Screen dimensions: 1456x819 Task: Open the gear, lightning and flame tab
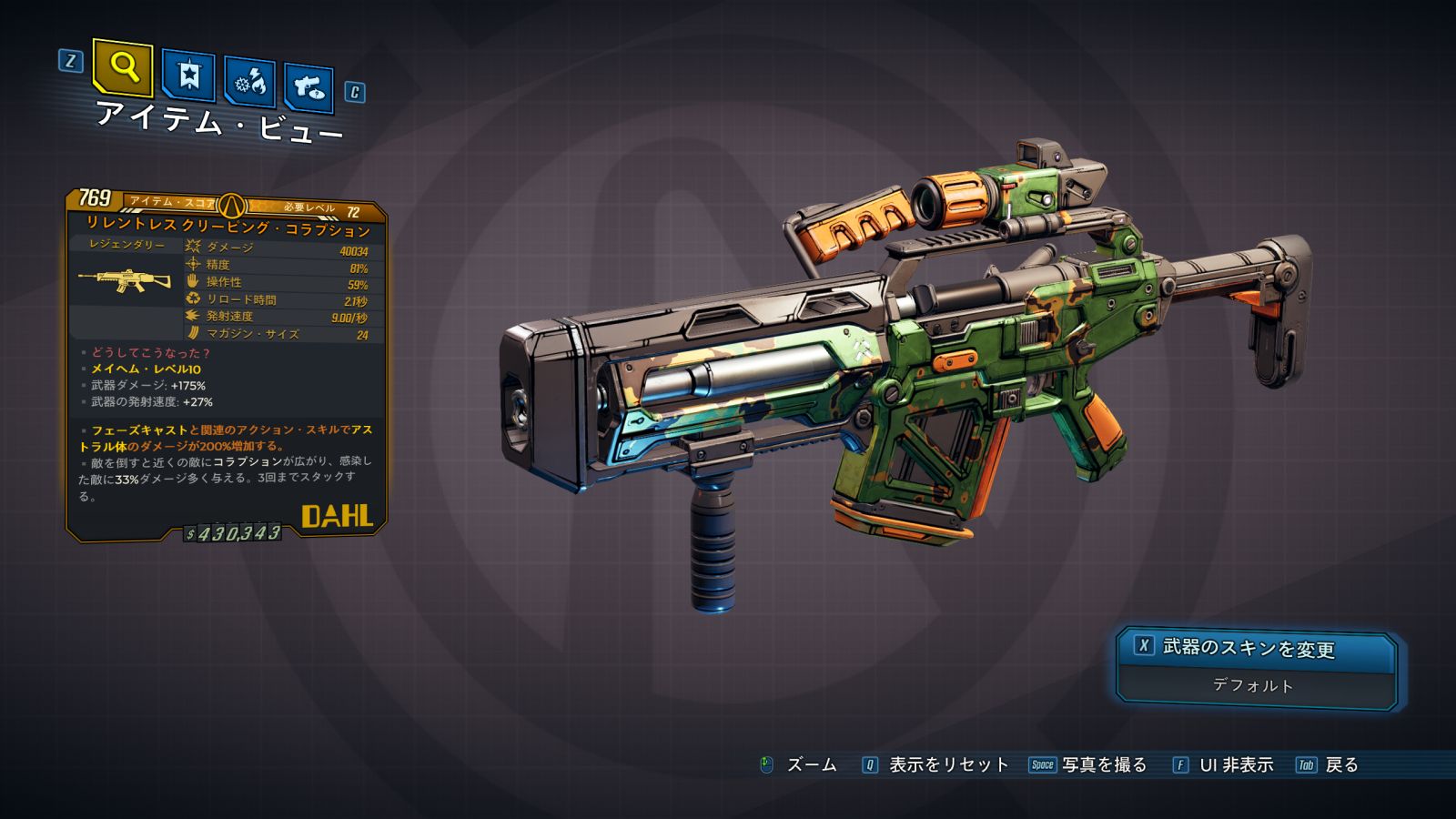coord(249,83)
